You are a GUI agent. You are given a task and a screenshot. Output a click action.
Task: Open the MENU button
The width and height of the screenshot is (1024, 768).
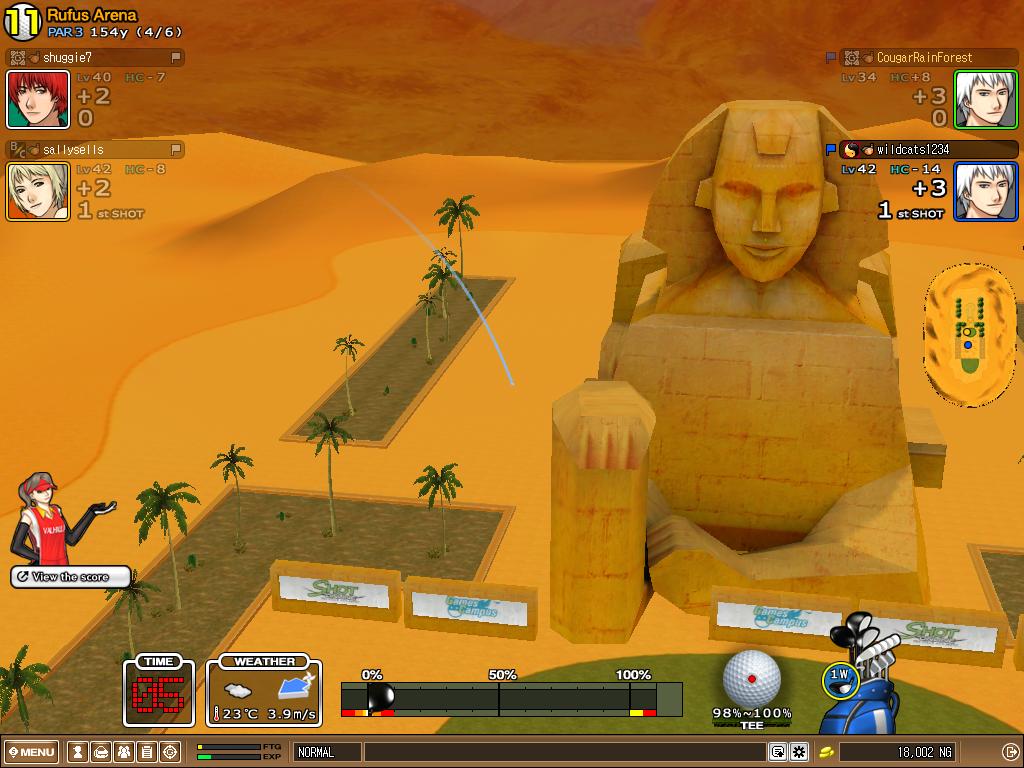[32, 752]
